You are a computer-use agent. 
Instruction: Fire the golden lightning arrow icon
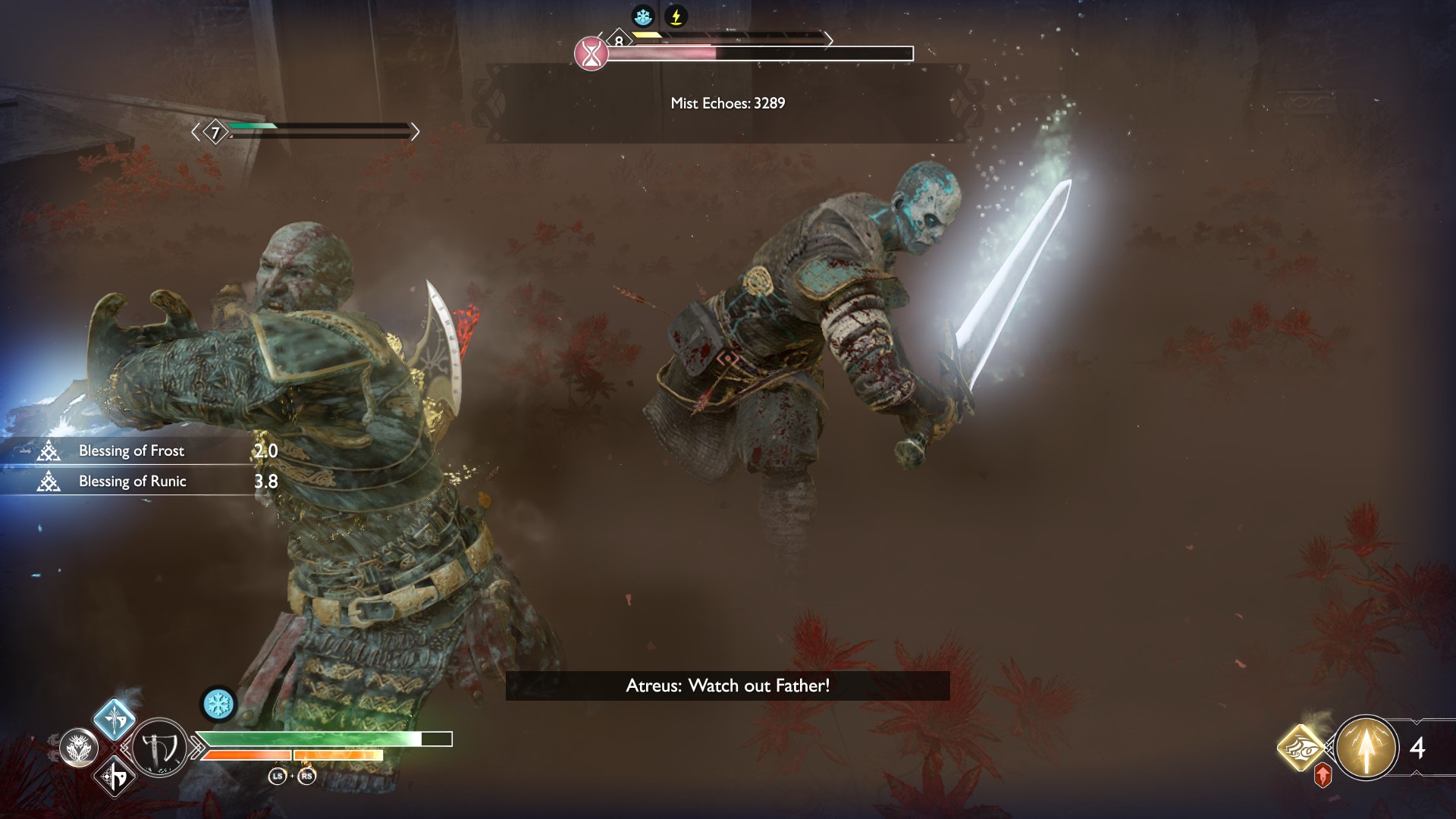[1366, 748]
